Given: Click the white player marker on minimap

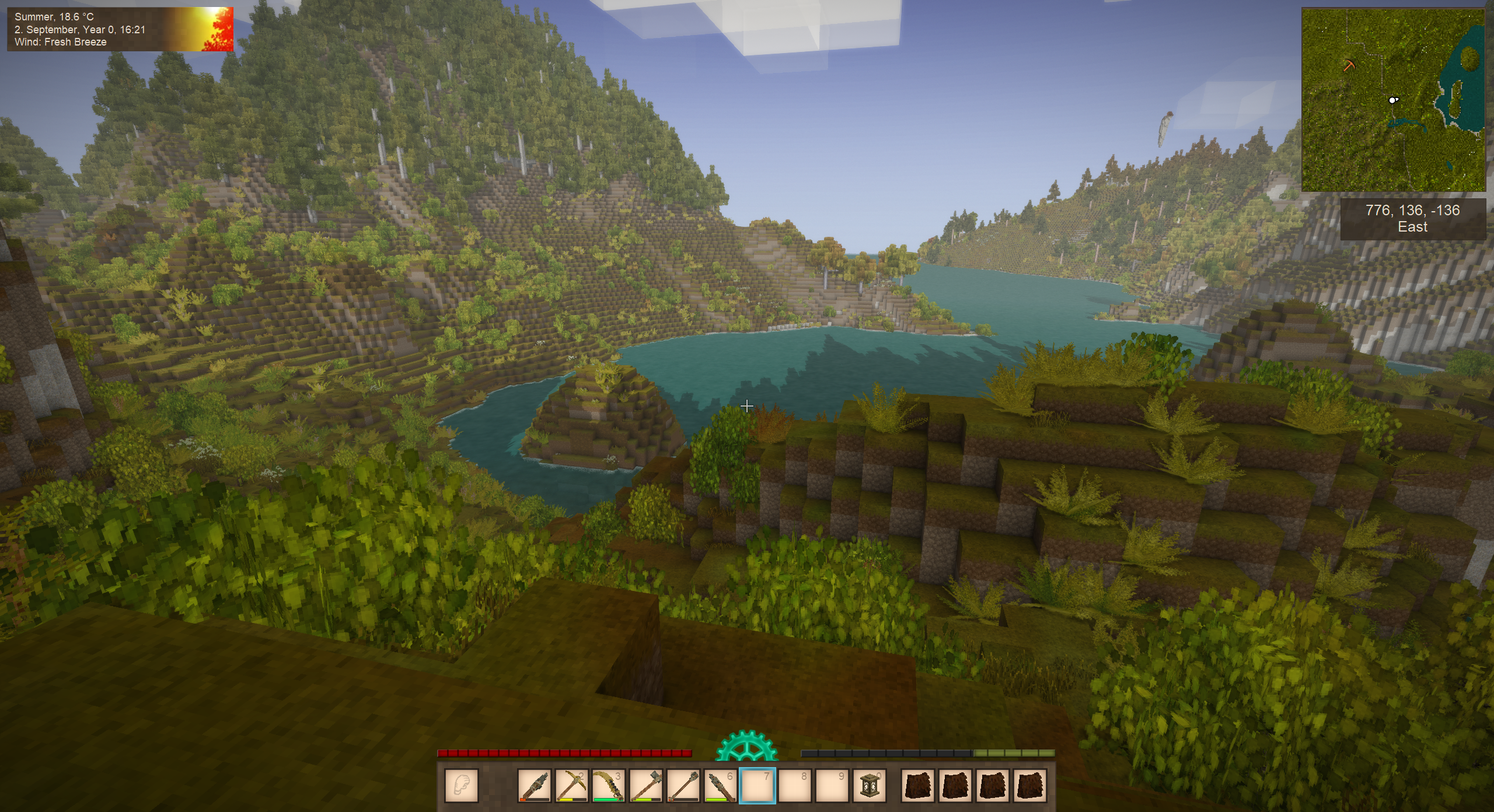Looking at the screenshot, I should coord(1393,100).
